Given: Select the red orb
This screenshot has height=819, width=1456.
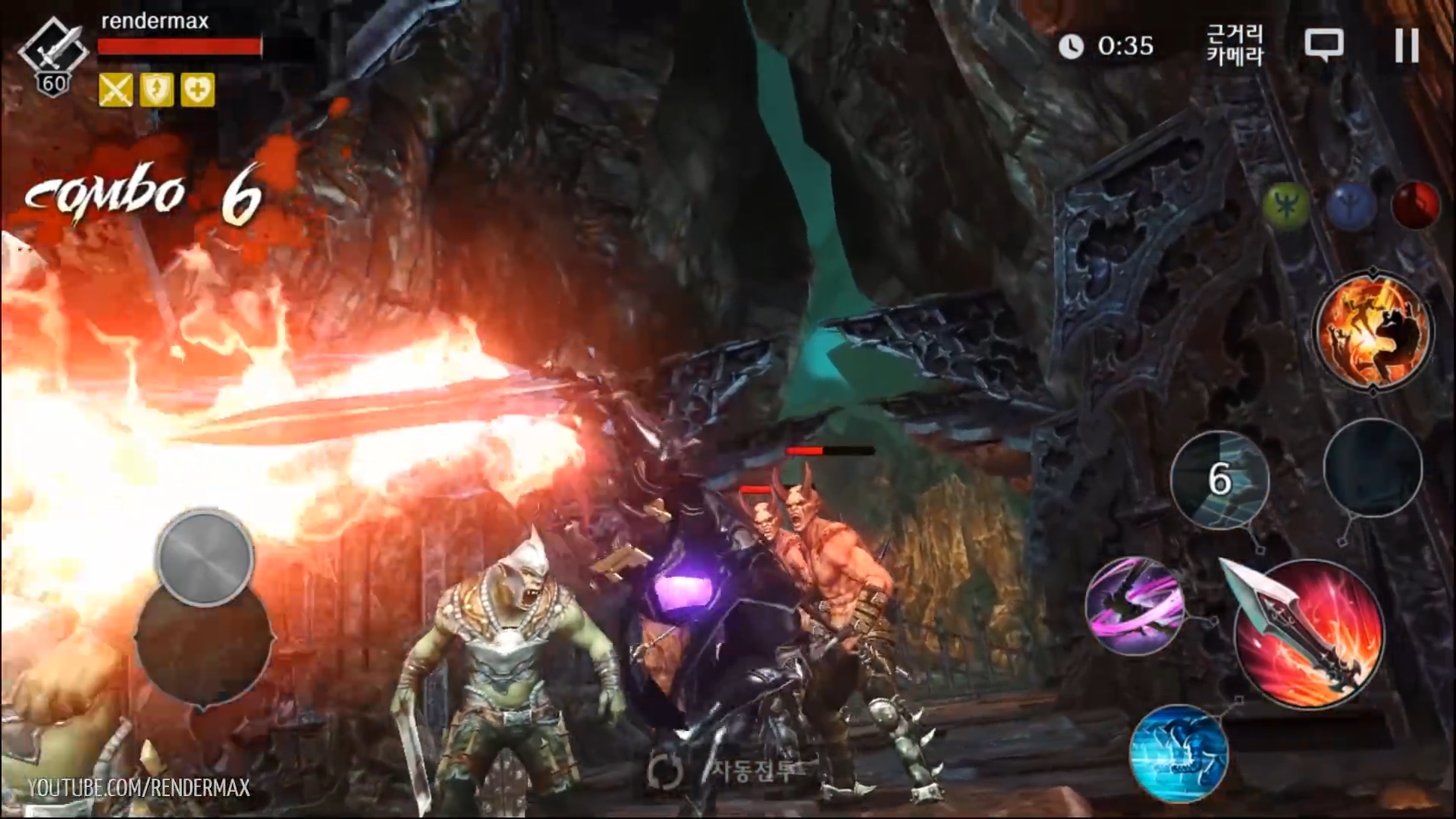Looking at the screenshot, I should (x=1416, y=205).
